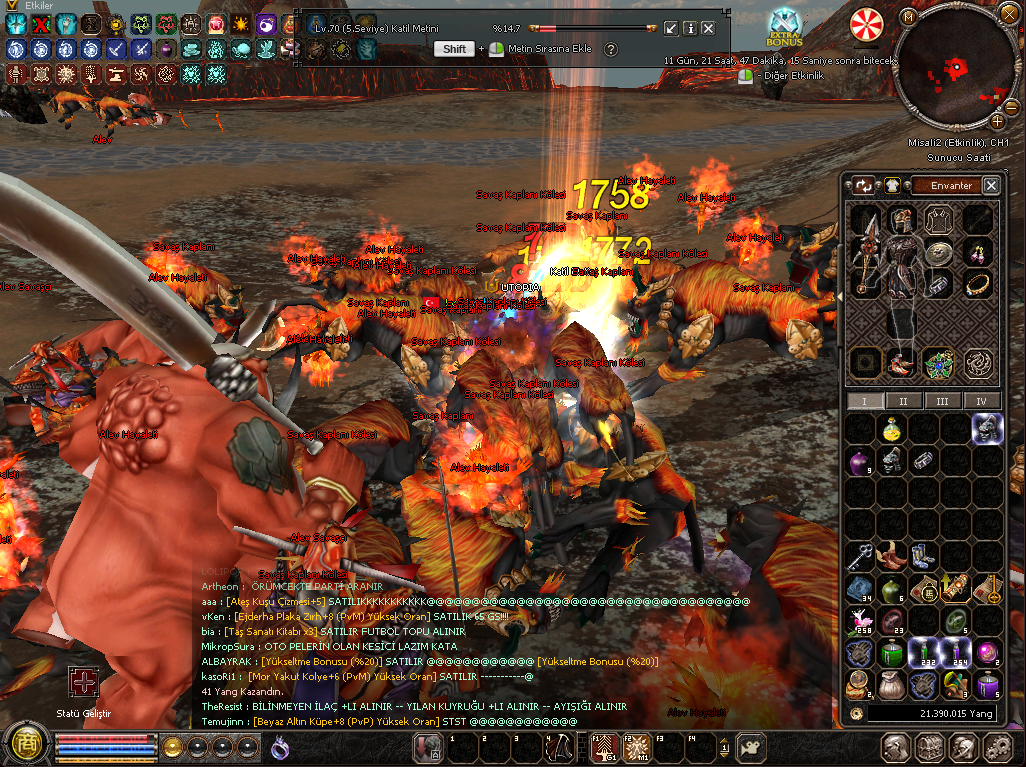Image resolution: width=1026 pixels, height=767 pixels.
Task: Show target info with the i button
Action: coord(690,28)
